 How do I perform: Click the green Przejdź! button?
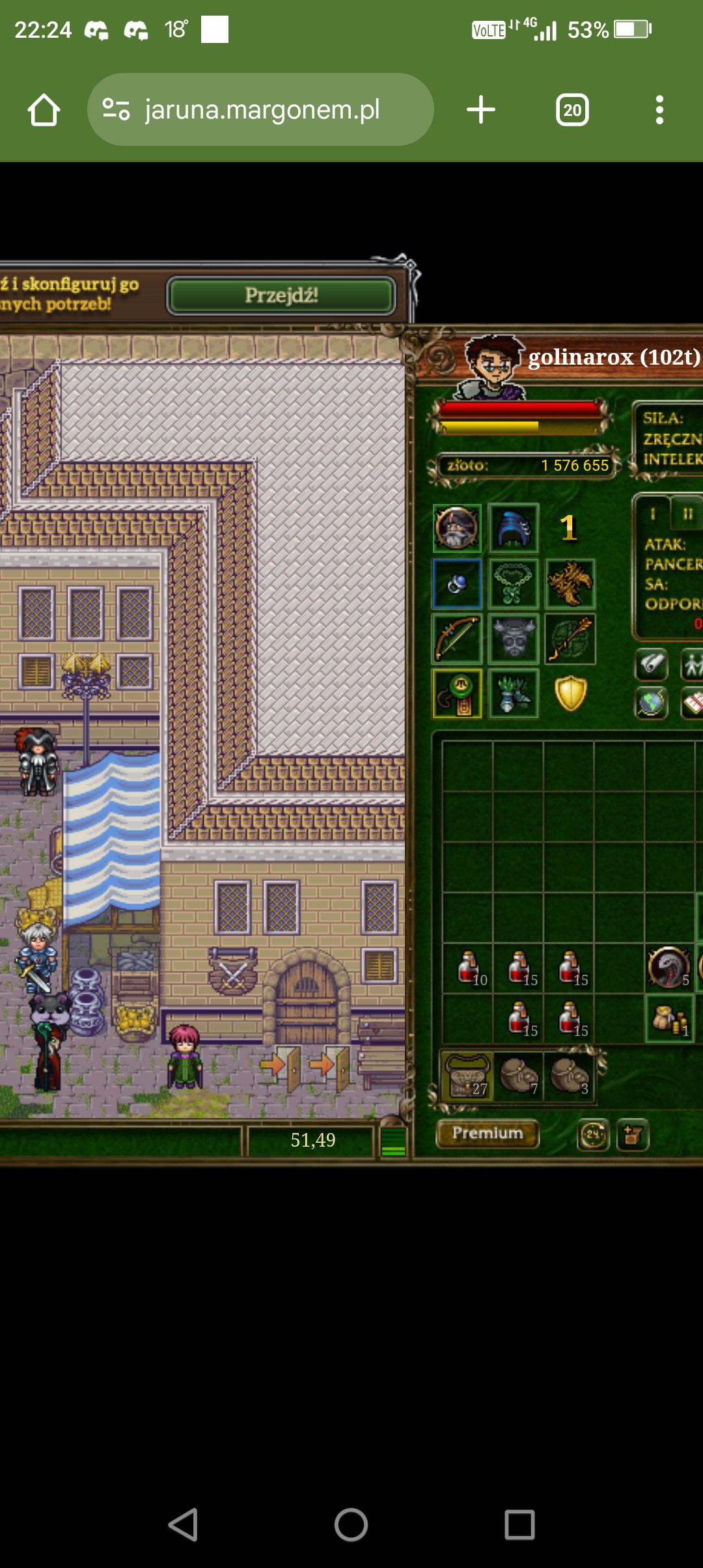click(x=281, y=296)
